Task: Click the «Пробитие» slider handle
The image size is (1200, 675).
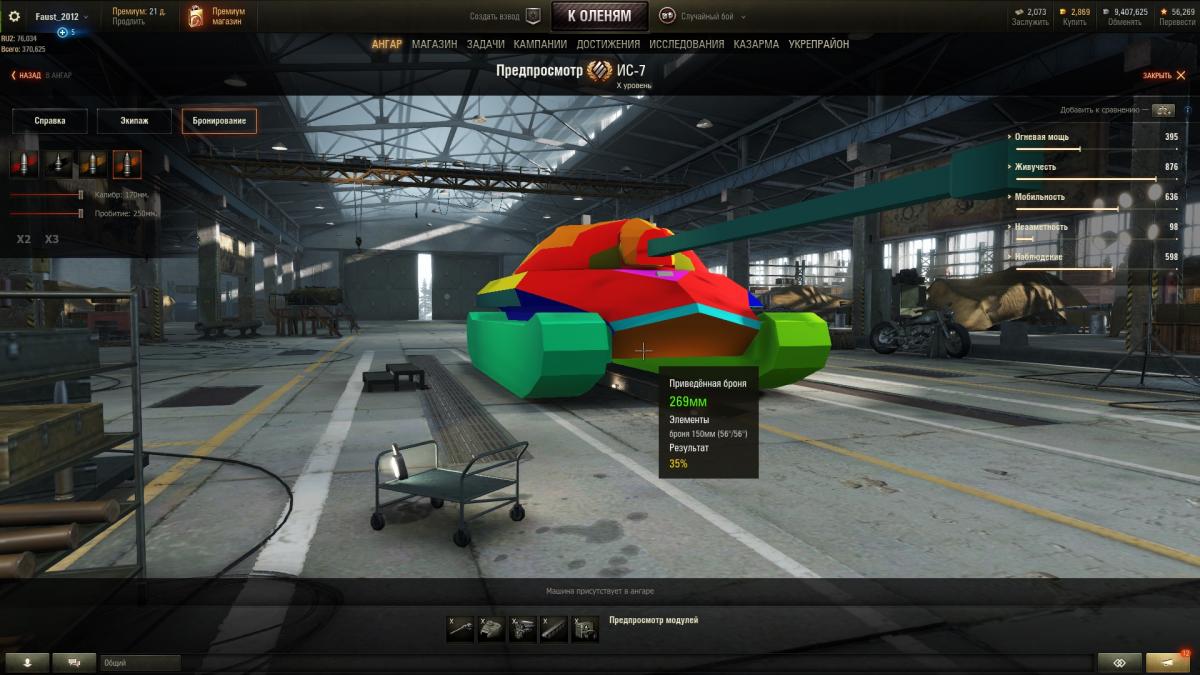Action: pos(81,213)
